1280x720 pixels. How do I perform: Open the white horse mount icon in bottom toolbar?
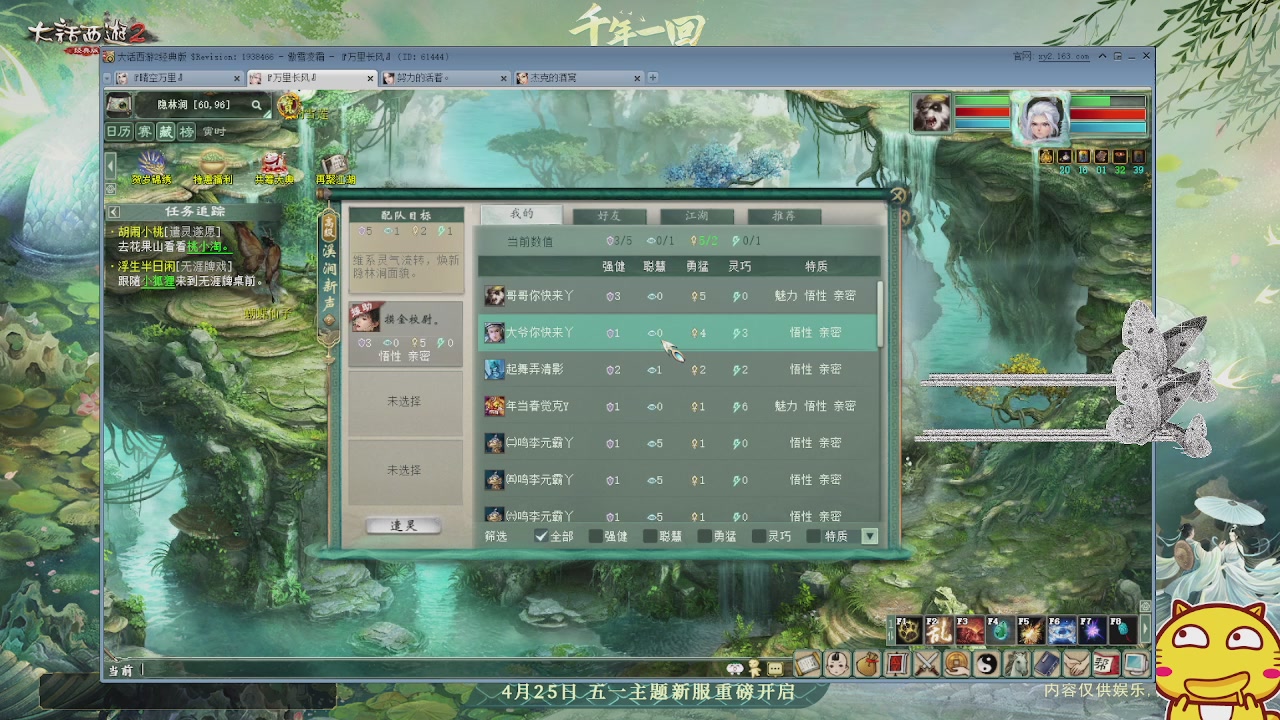pos(1016,663)
